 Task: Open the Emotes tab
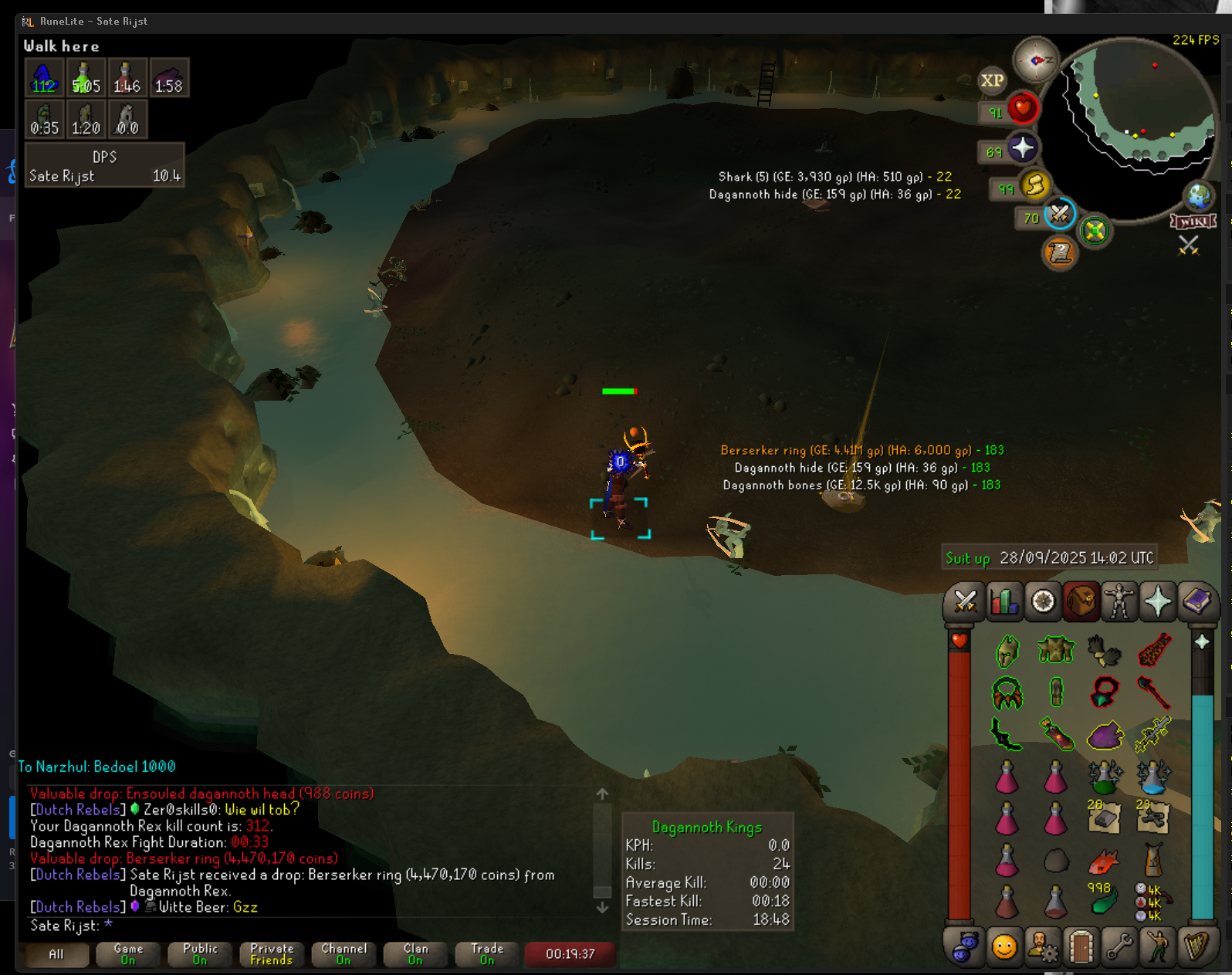(1158, 947)
